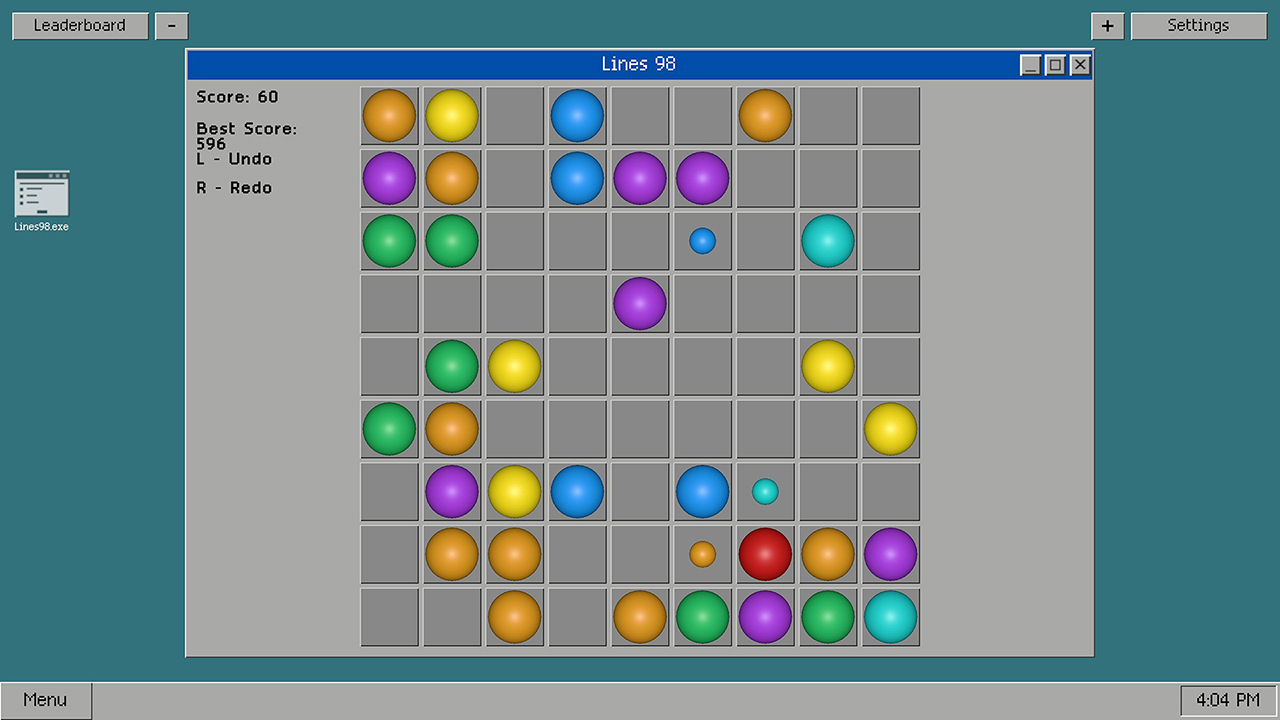Select the red ball on the board
Viewport: 1280px width, 720px height.
click(765, 554)
